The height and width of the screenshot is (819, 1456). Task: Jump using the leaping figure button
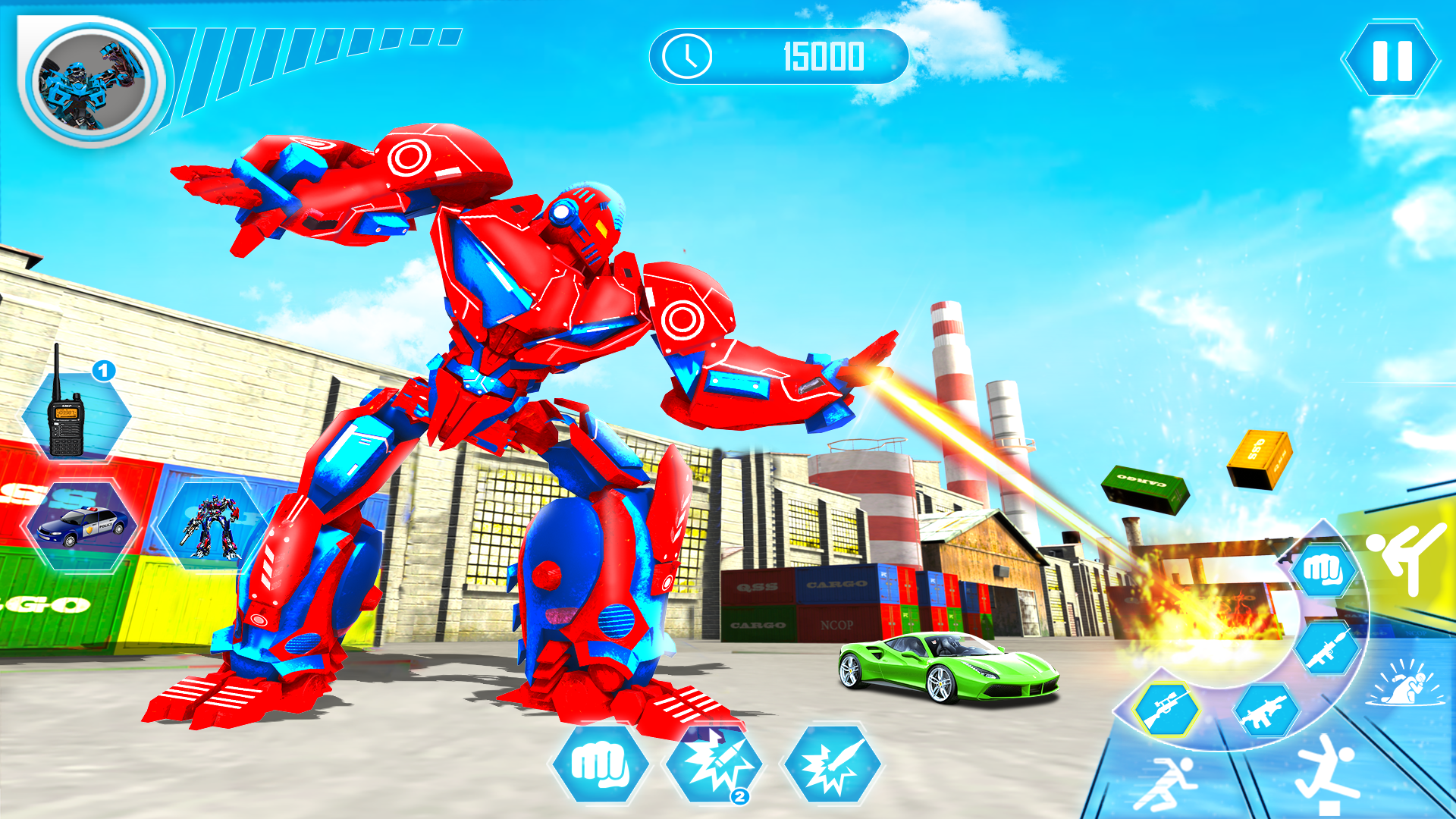1326,773
